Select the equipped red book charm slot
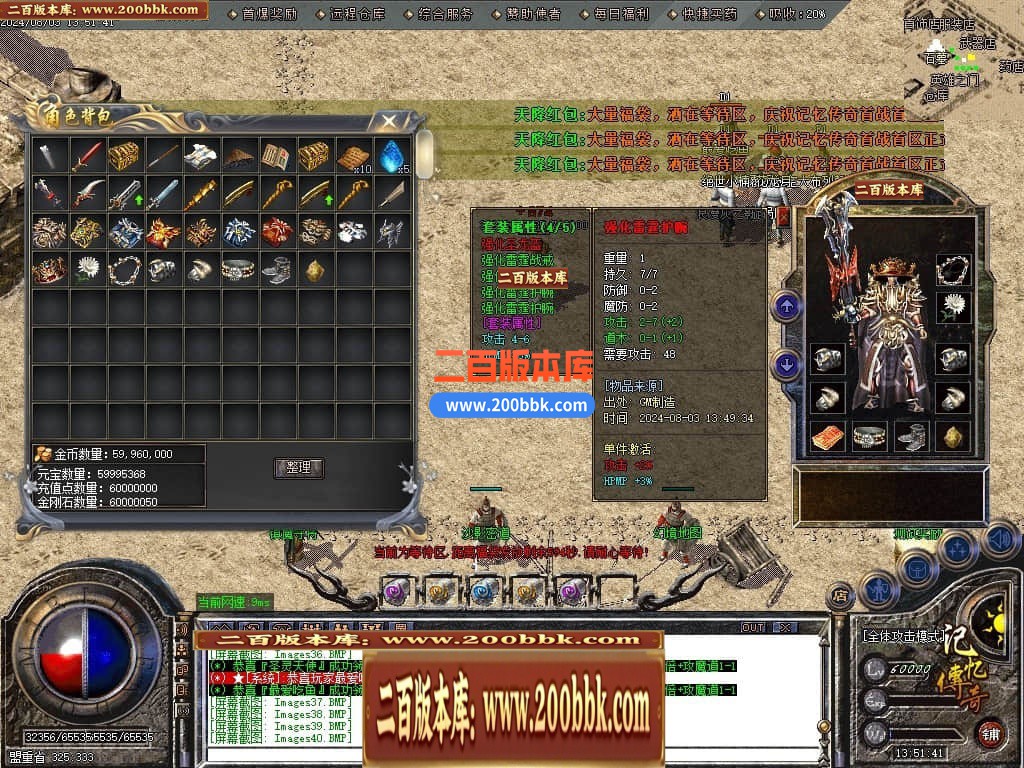The height and width of the screenshot is (768, 1024). point(827,436)
